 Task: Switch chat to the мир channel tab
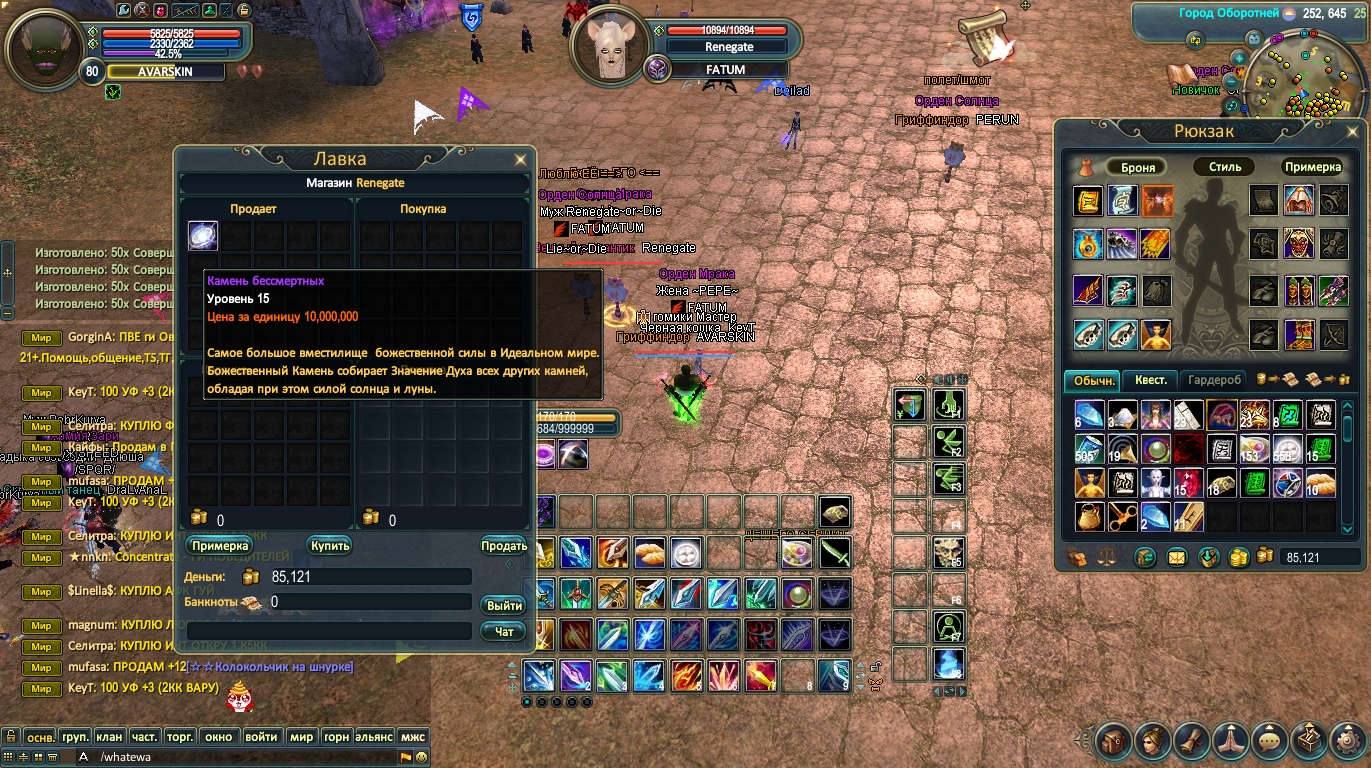point(301,737)
